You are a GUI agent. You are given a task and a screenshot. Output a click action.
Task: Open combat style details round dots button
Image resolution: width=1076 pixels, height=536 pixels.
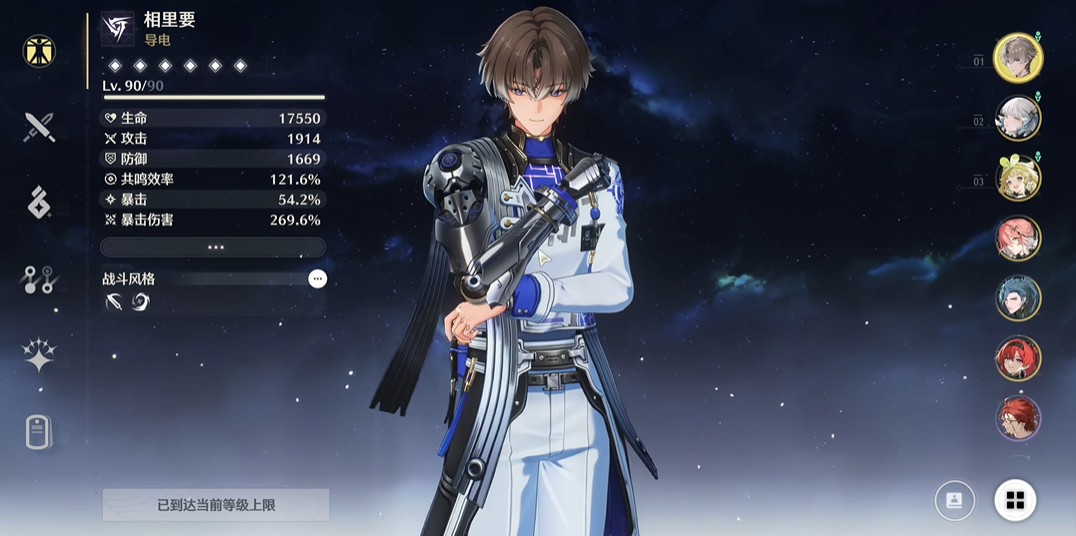coord(317,279)
